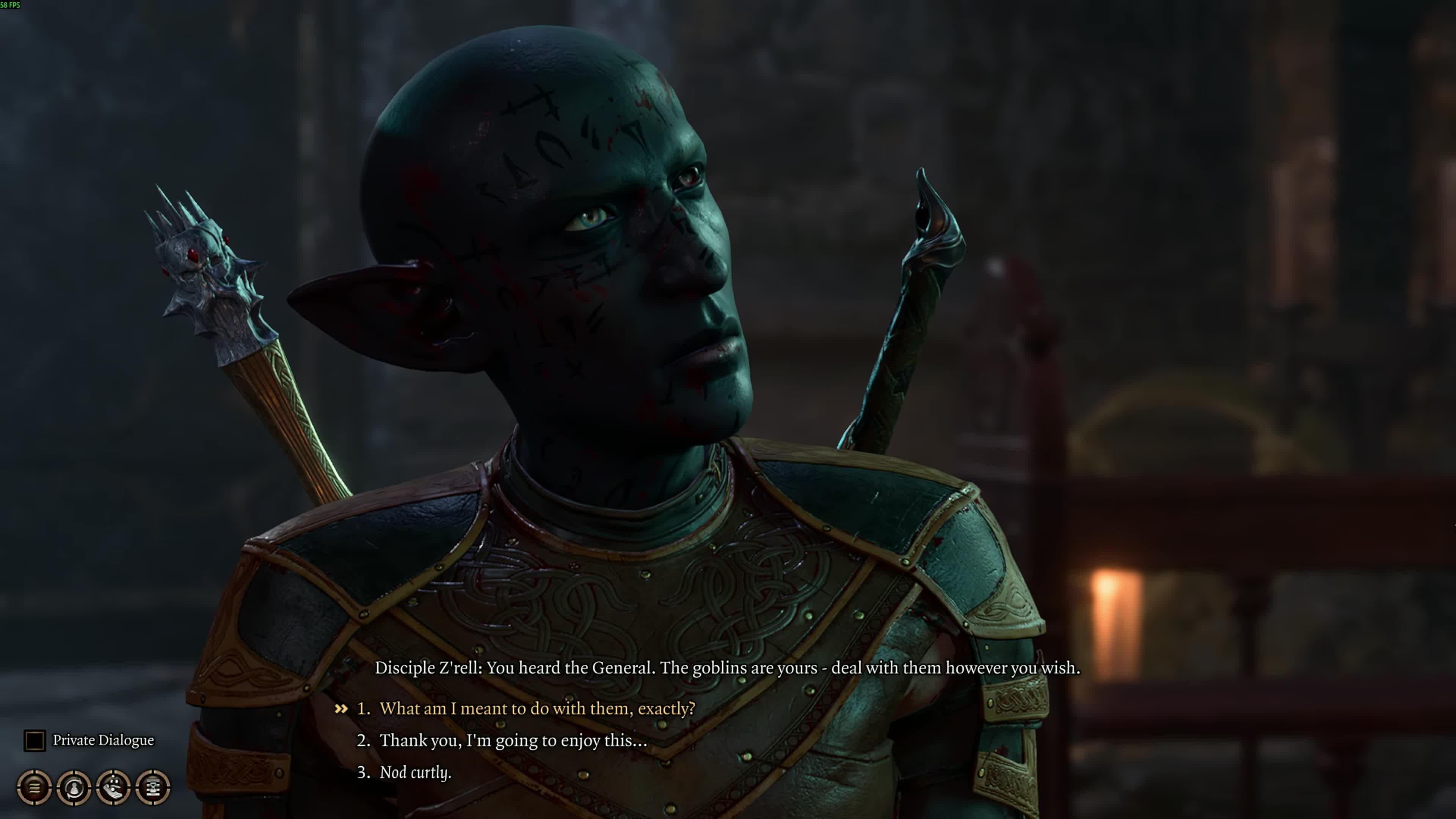
Task: Open the hand with floating orbs icon
Action: 114,787
